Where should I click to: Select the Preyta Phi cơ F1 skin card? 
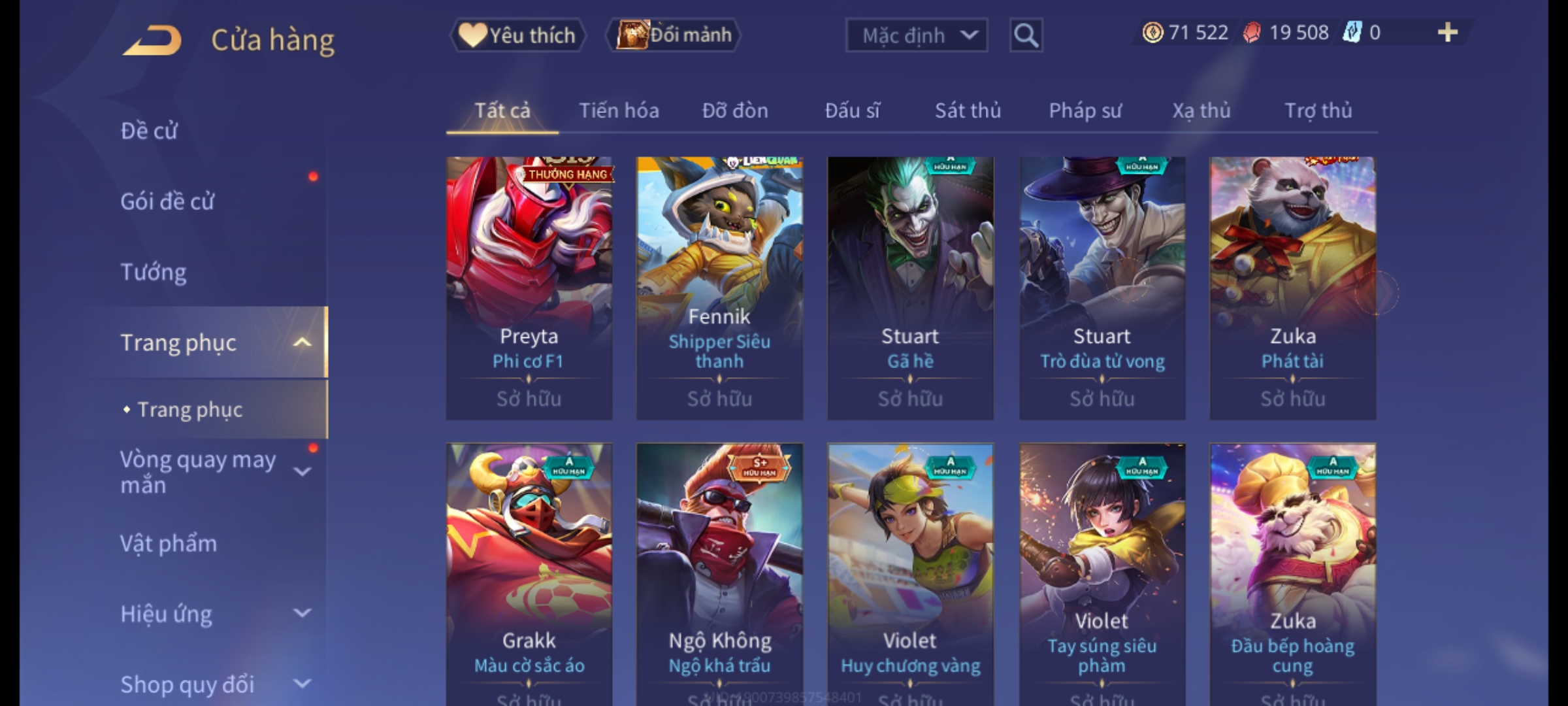529,288
